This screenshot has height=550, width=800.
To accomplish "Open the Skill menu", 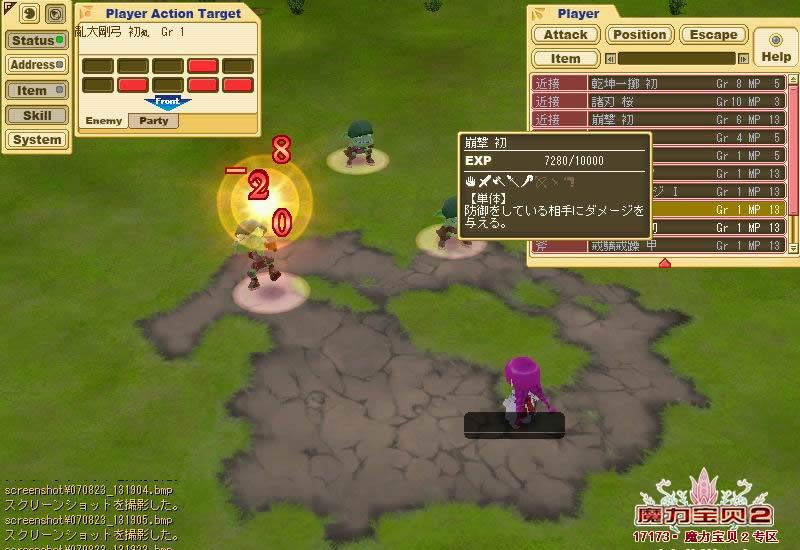I will (x=36, y=115).
